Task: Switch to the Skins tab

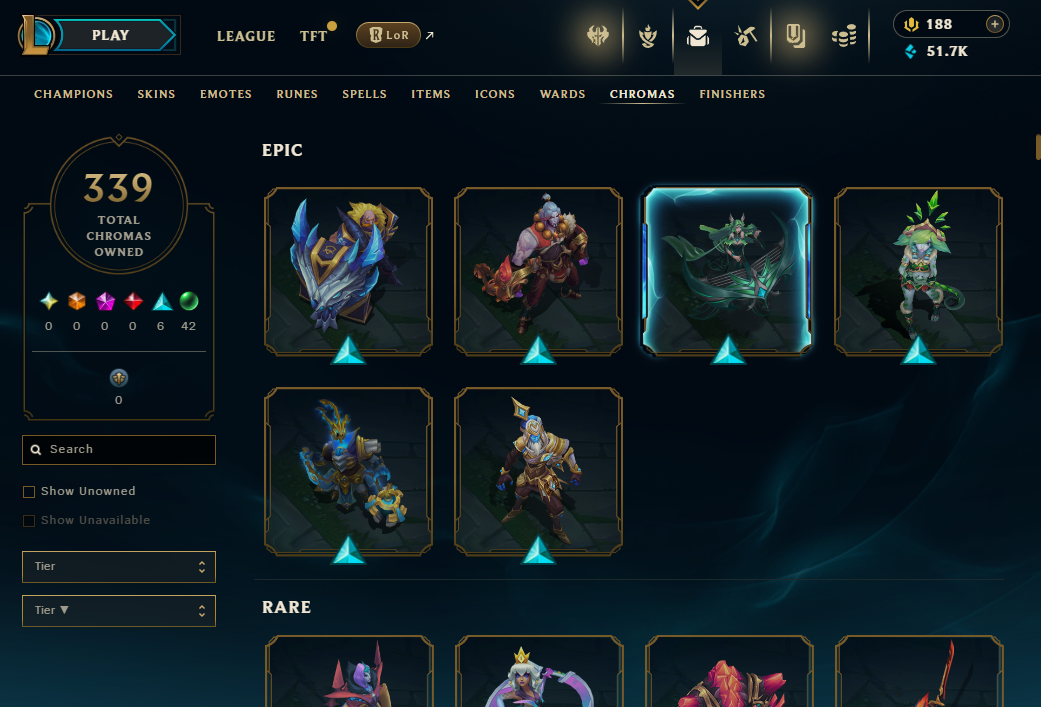Action: 156,94
